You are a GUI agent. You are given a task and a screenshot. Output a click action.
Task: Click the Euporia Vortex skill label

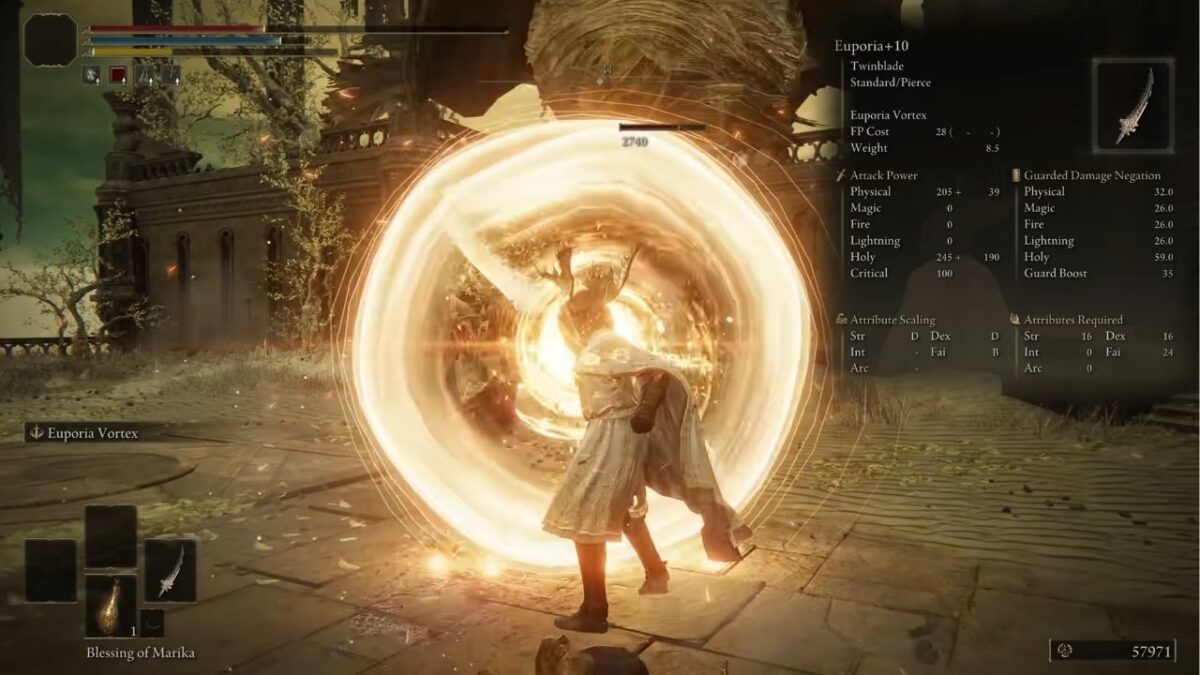tap(90, 433)
